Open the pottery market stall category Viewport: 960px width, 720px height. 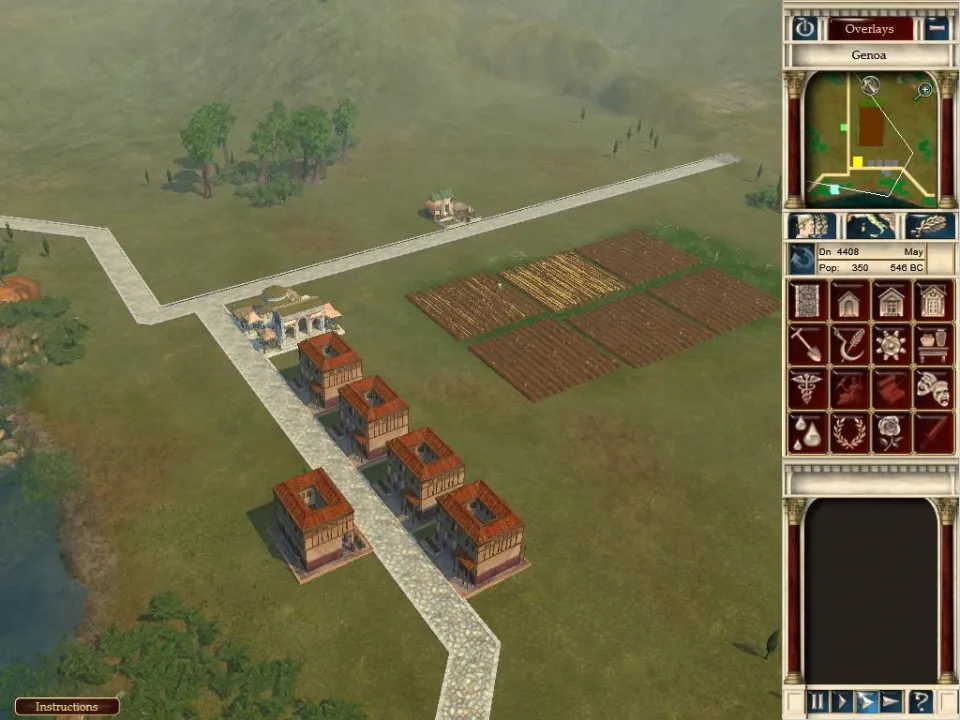(933, 344)
